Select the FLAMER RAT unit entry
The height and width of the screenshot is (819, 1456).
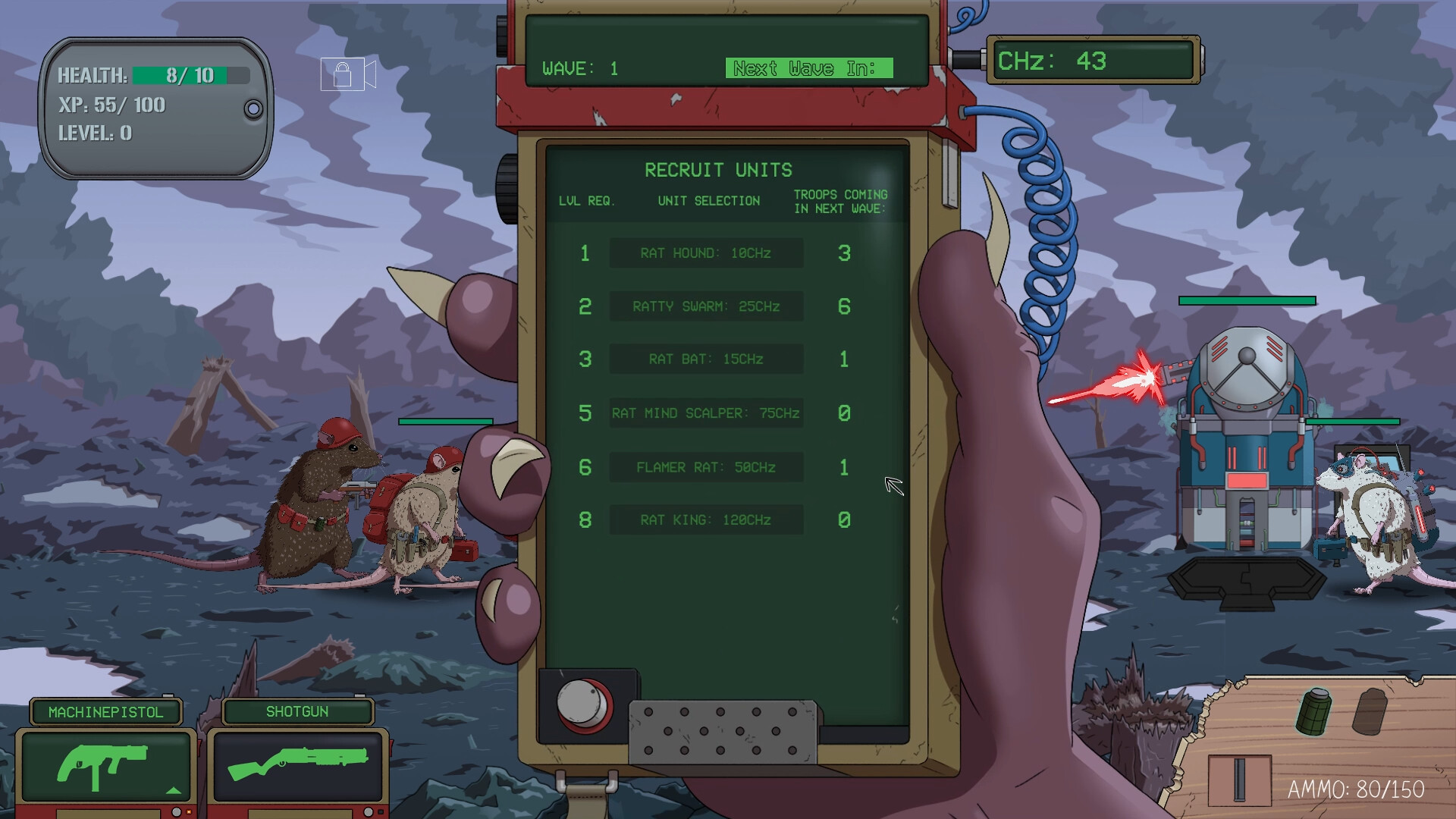[x=705, y=467]
